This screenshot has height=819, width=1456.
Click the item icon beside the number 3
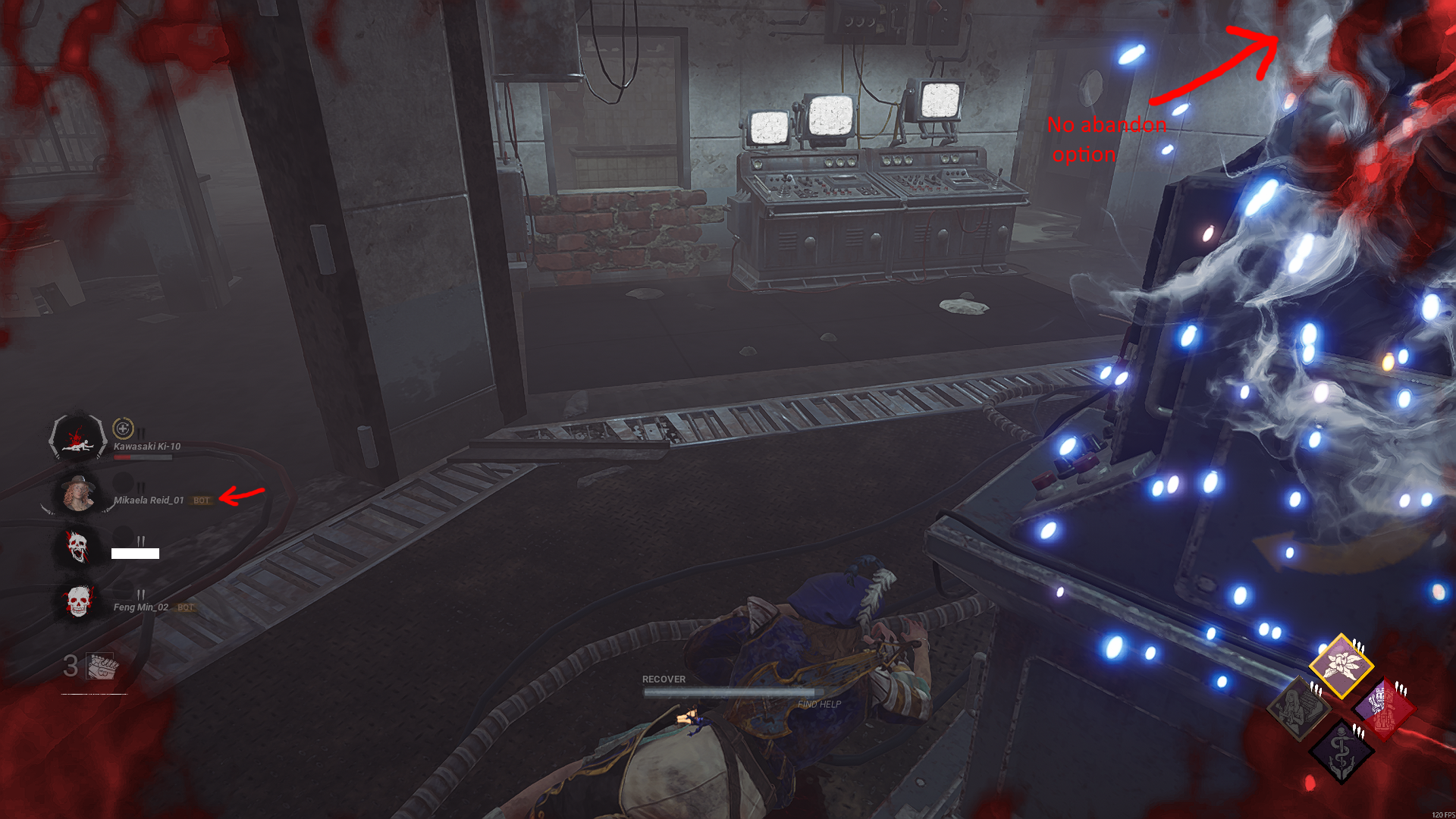coord(99,667)
